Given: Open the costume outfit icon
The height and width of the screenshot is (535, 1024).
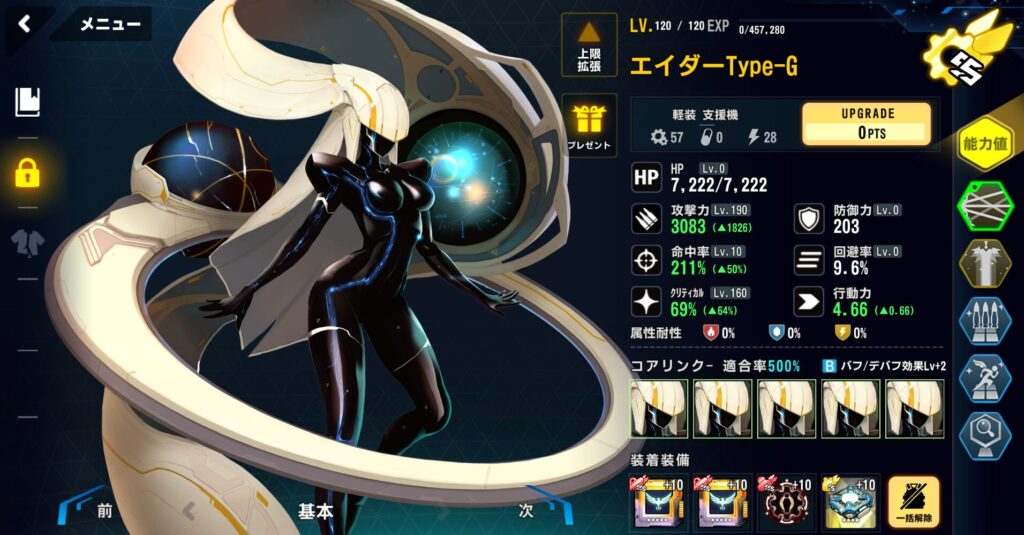Looking at the screenshot, I should pos(27,241).
